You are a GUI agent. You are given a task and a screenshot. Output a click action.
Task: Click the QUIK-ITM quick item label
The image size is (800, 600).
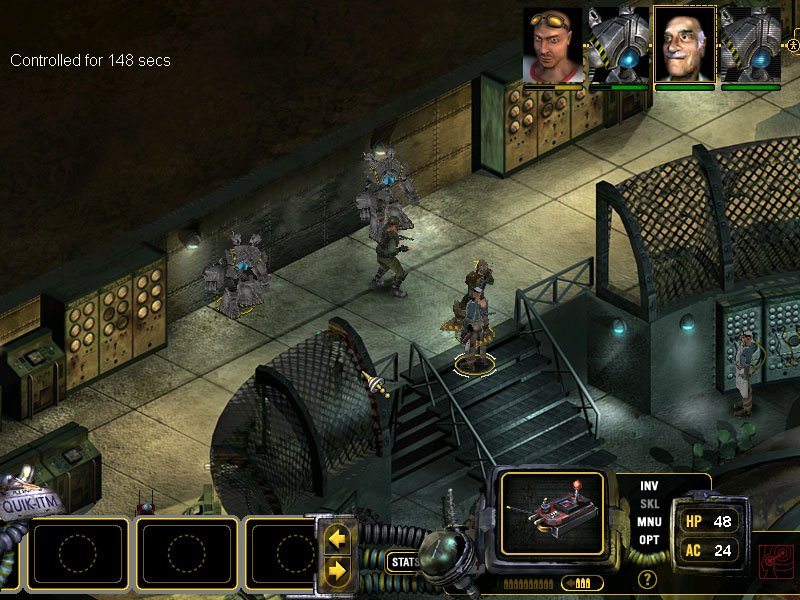tap(31, 502)
